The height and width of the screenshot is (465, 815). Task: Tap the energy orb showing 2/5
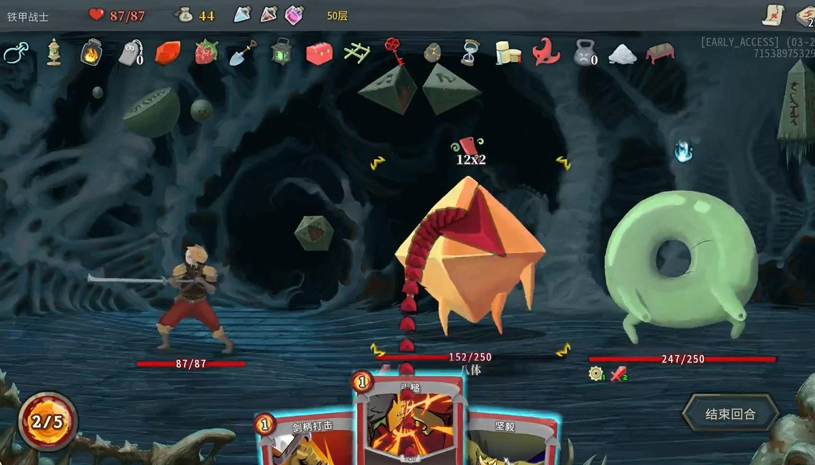[x=47, y=422]
